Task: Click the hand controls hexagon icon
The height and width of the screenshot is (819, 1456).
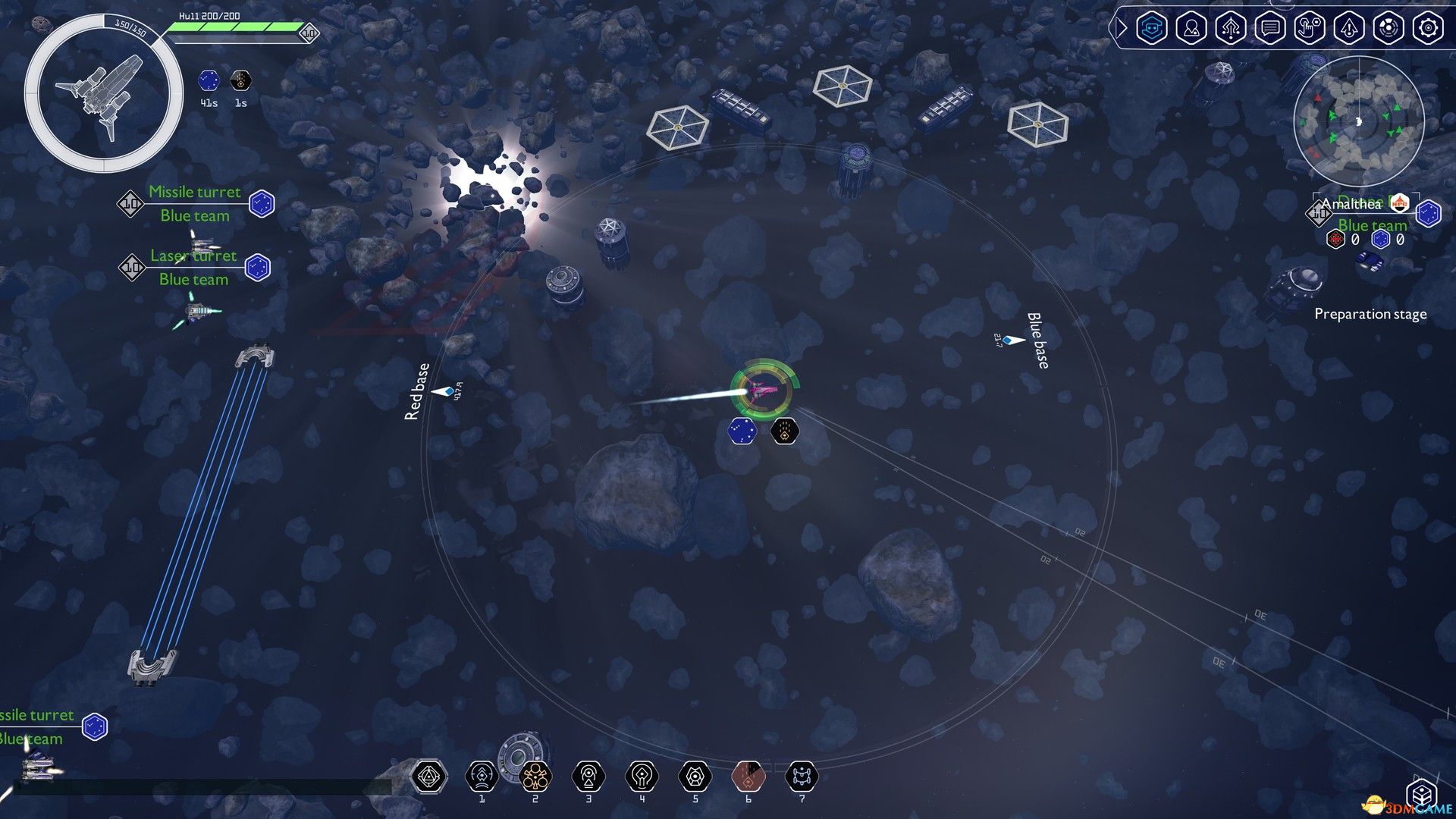Action: coord(1310,28)
